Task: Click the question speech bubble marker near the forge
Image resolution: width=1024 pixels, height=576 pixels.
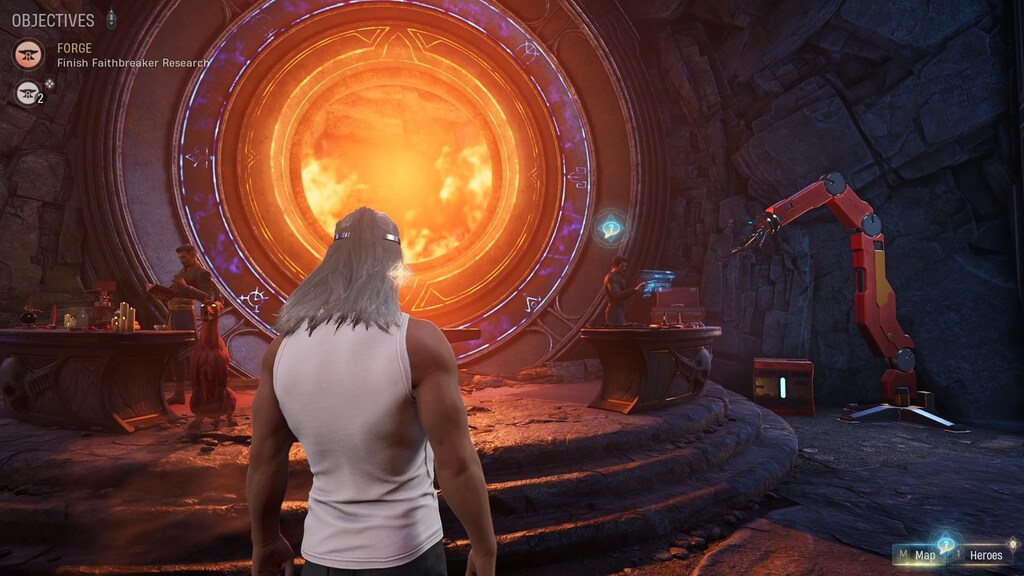Action: click(610, 228)
